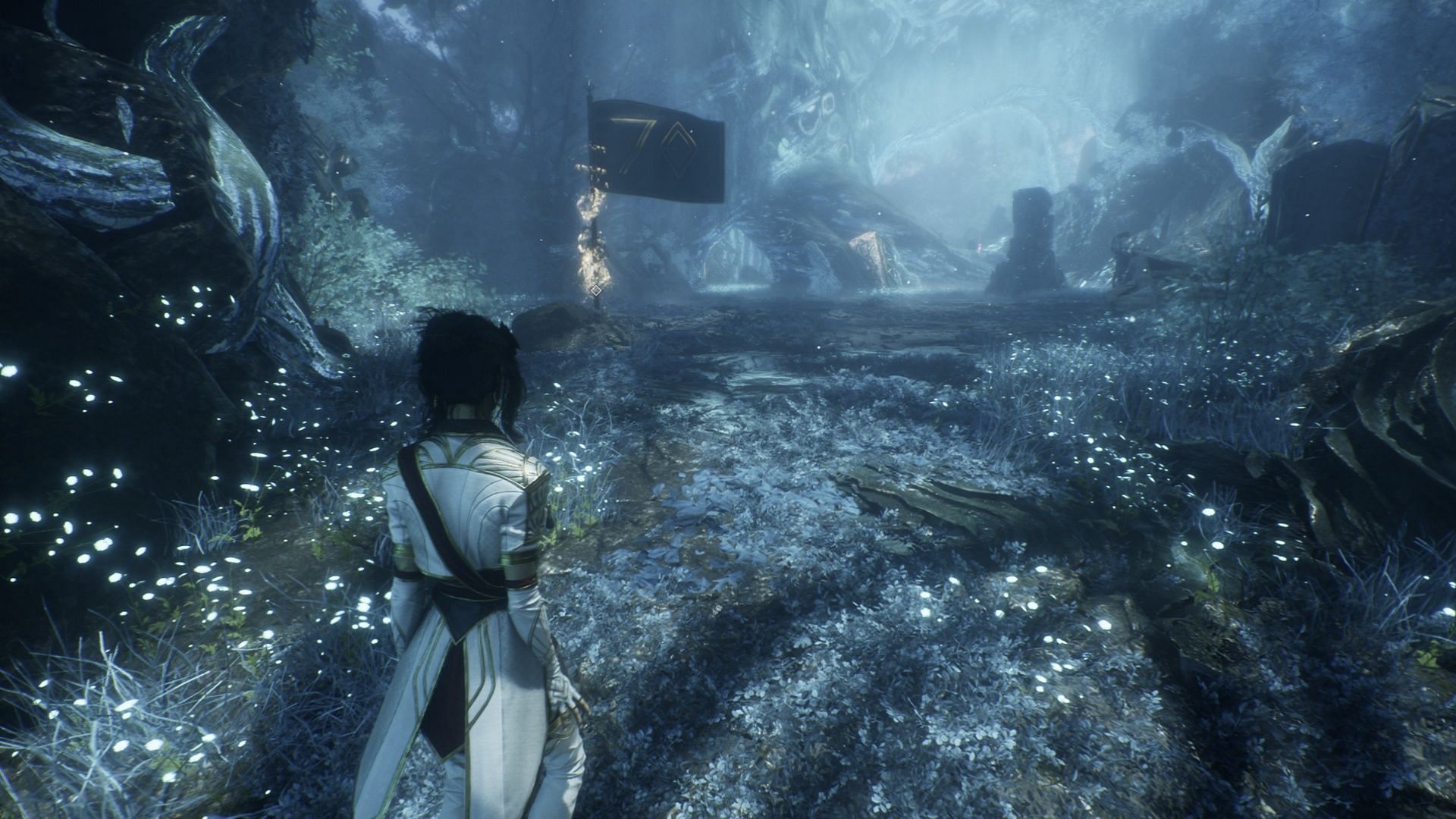Select the diamond interaction marker on the flagpole

coord(596,290)
